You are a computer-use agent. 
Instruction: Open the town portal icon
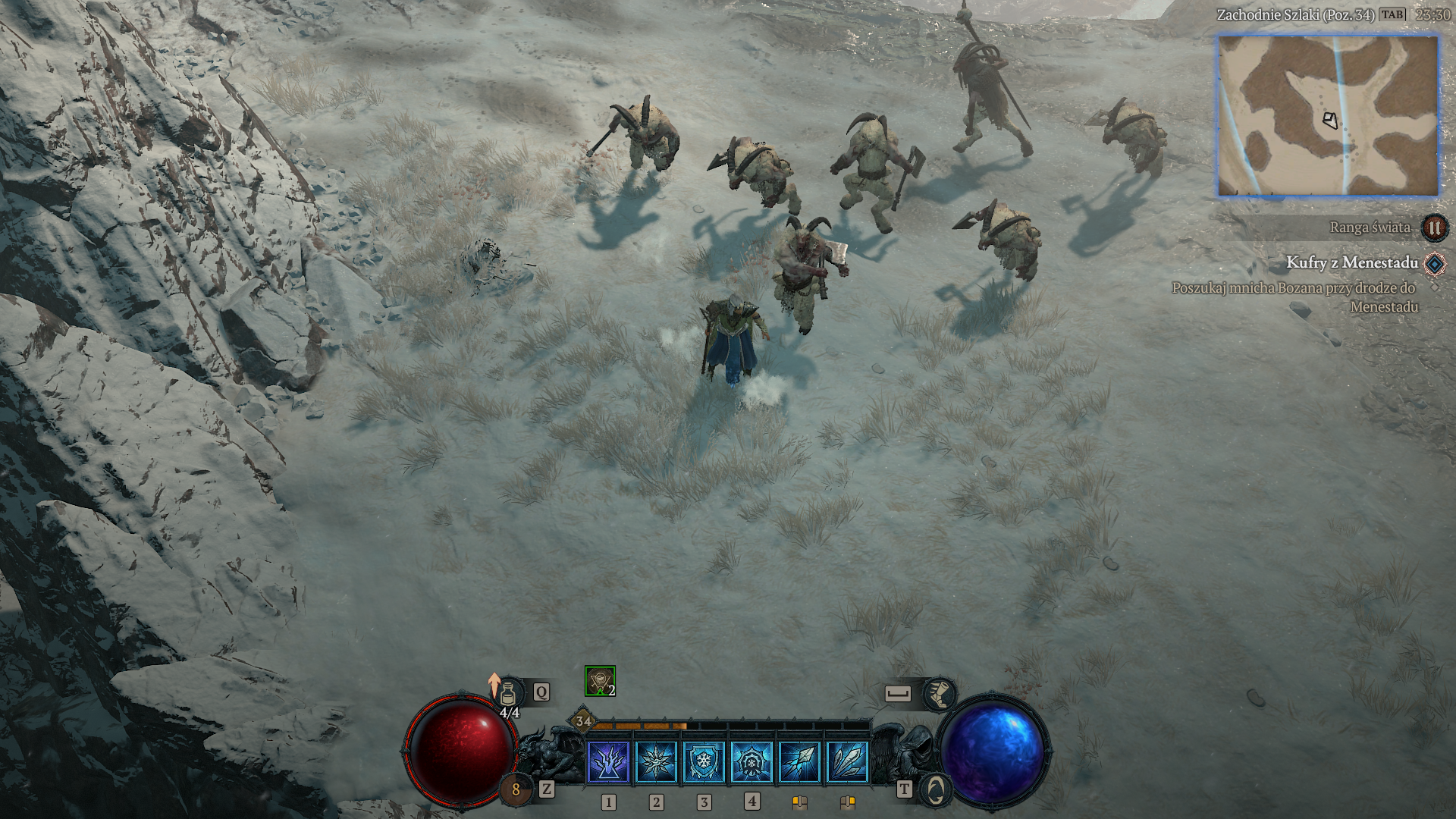click(937, 790)
